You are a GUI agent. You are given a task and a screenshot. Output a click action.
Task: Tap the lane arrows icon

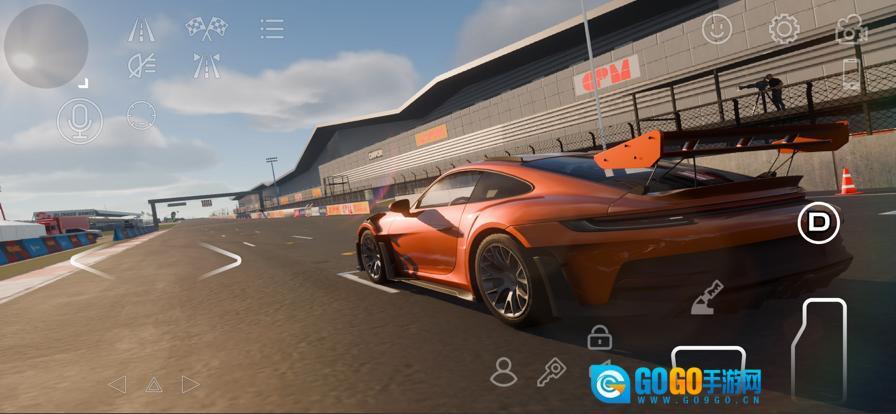pyautogui.click(x=206, y=66)
